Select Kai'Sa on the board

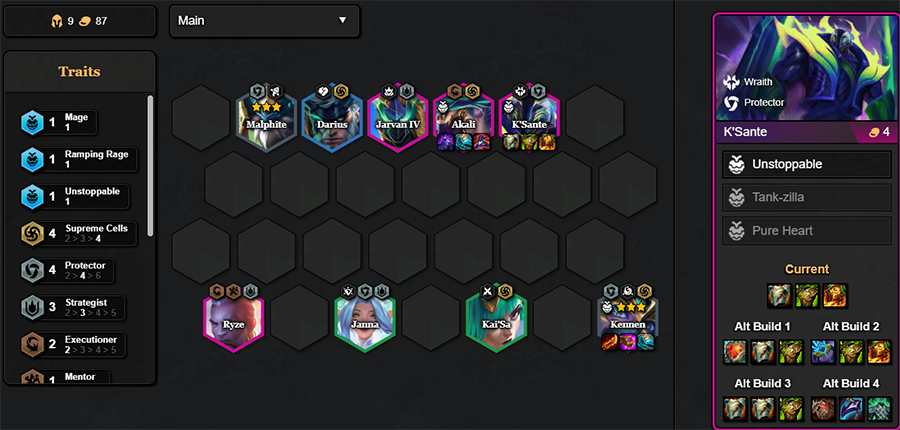tap(496, 318)
